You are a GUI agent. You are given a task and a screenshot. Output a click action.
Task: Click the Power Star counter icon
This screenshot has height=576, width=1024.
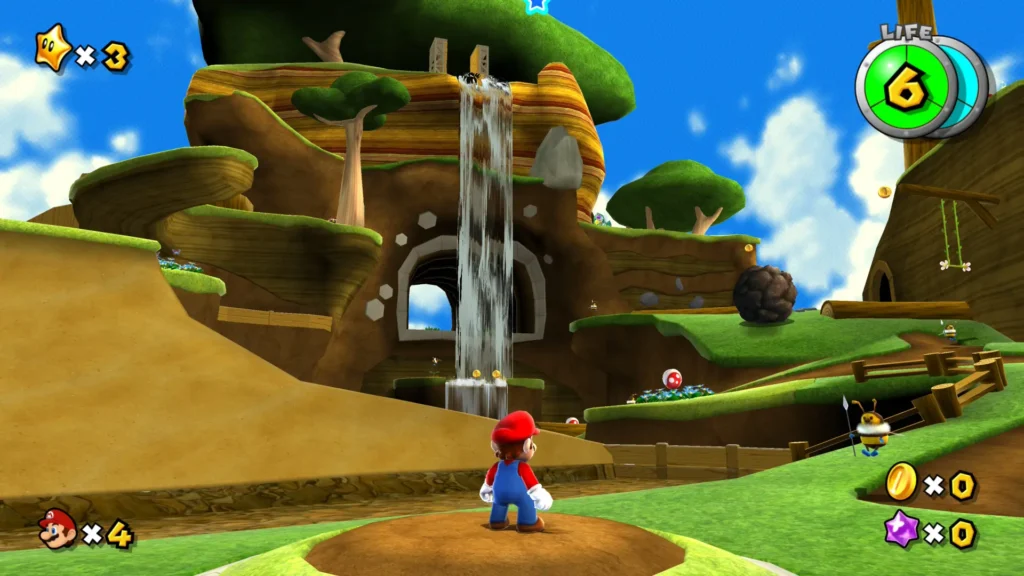[x=52, y=51]
